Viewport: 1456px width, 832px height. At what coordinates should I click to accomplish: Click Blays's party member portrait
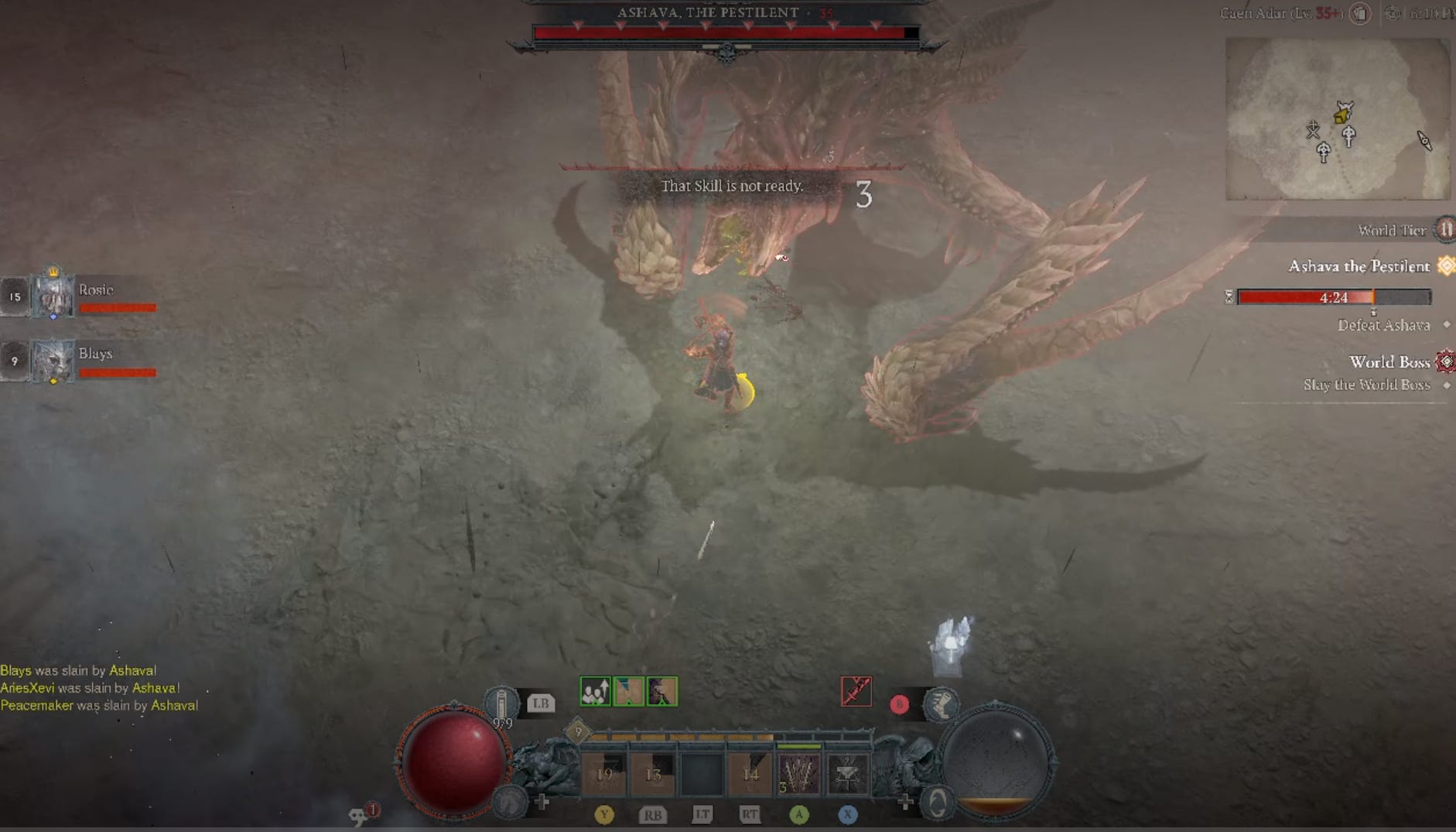pyautogui.click(x=51, y=361)
